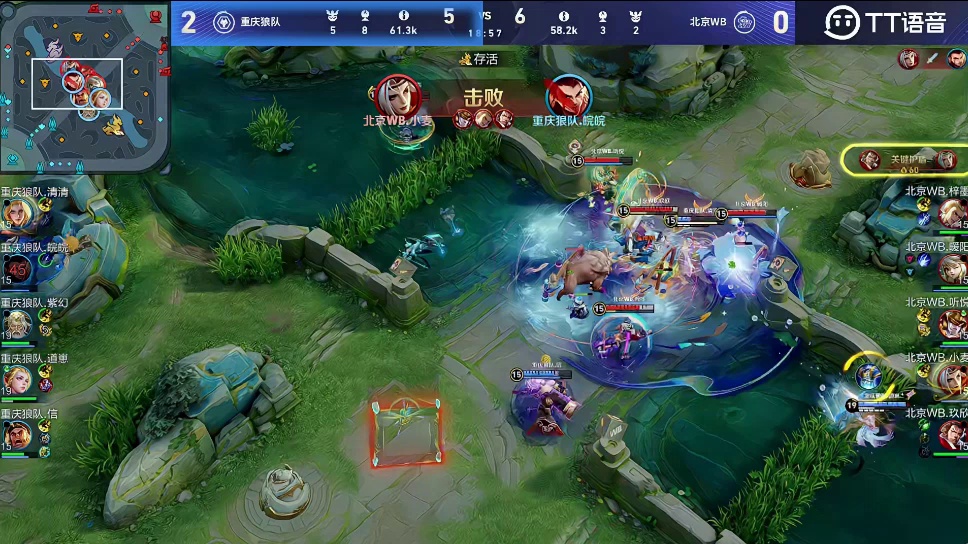This screenshot has width=968, height=544.
Task: Click the minimap in the corner
Action: click(x=84, y=87)
